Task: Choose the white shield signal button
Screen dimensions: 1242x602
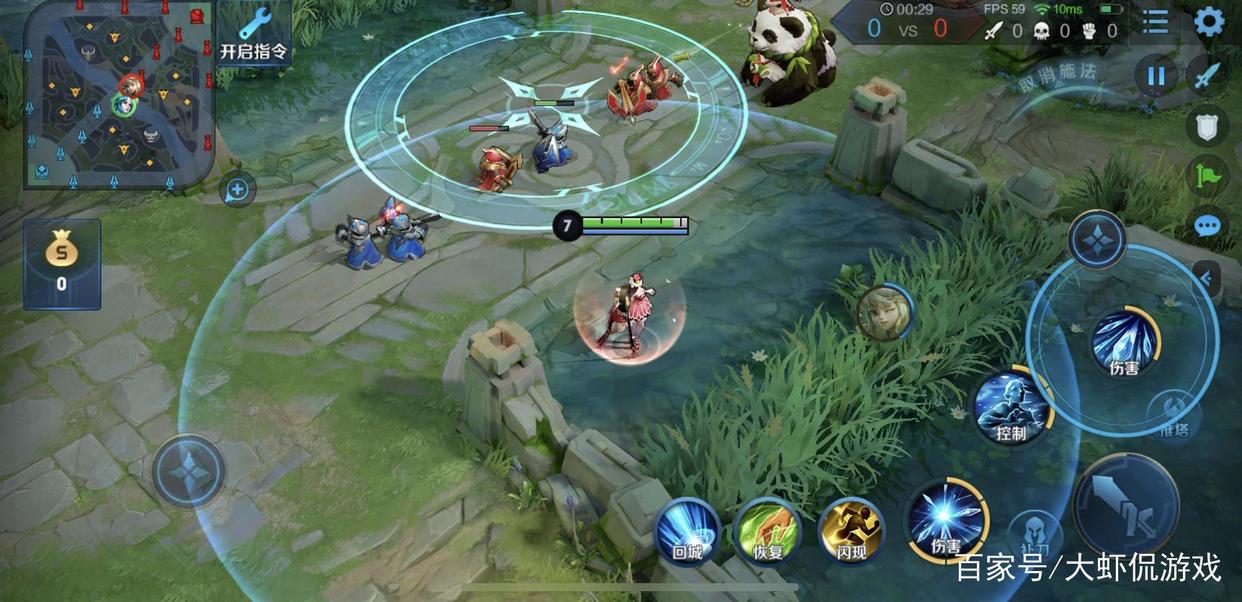Action: pyautogui.click(x=1207, y=126)
